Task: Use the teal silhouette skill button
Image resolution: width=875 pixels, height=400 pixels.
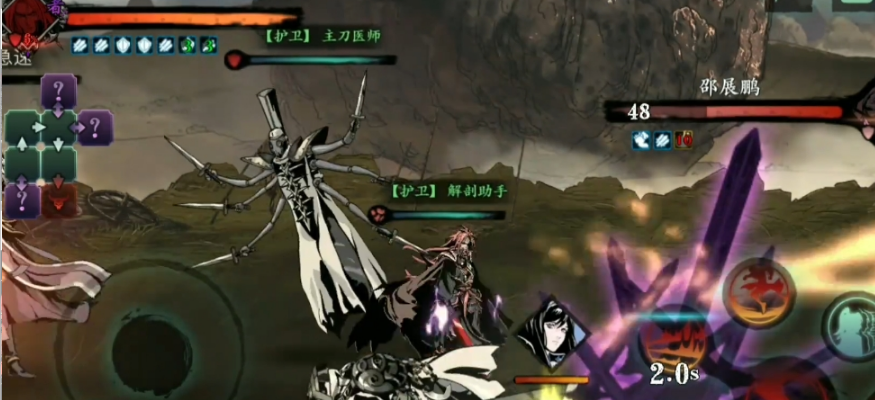Action: pyautogui.click(x=850, y=327)
